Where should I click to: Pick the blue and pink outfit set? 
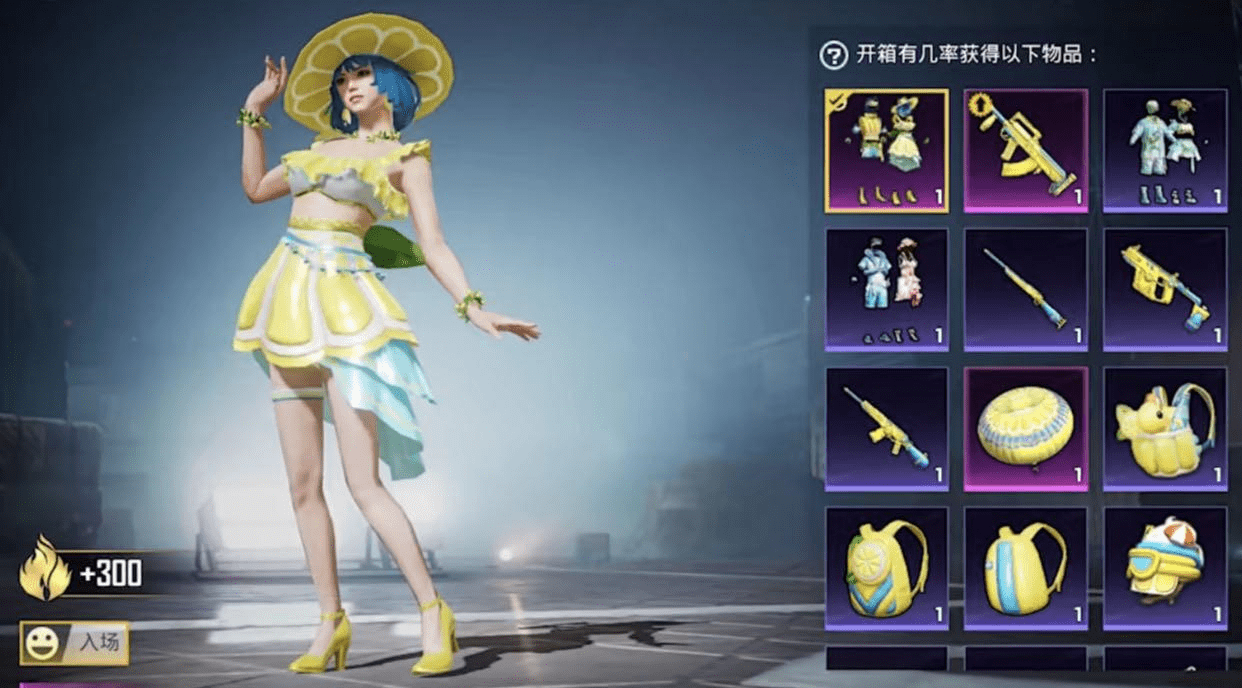tap(886, 289)
